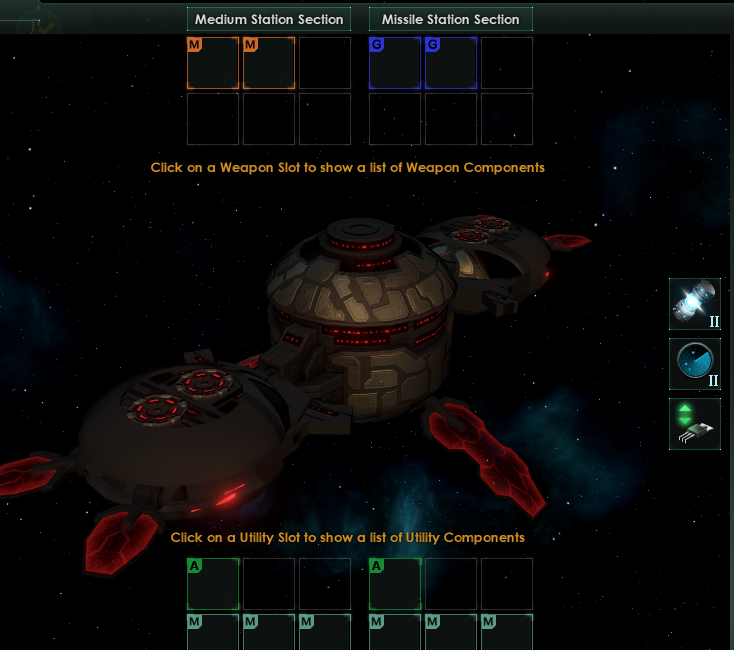Choose the radar sensor II component

click(x=694, y=363)
